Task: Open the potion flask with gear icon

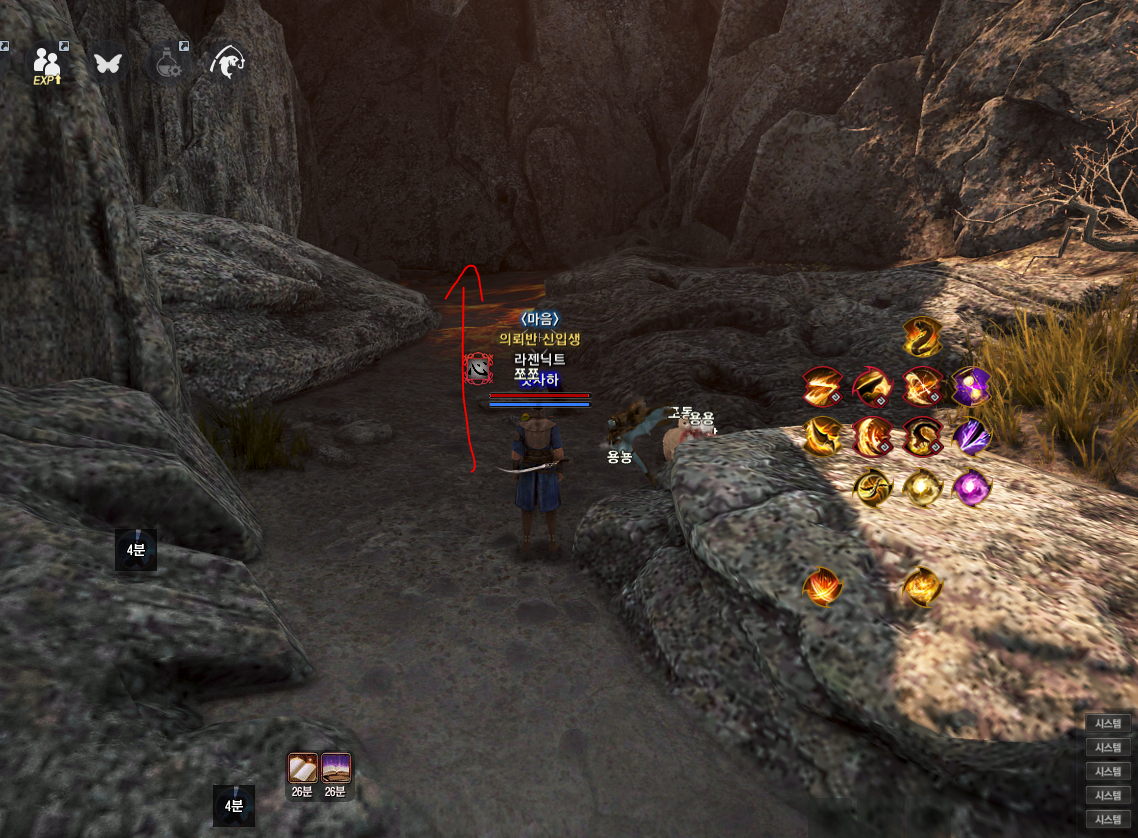Action: click(168, 63)
